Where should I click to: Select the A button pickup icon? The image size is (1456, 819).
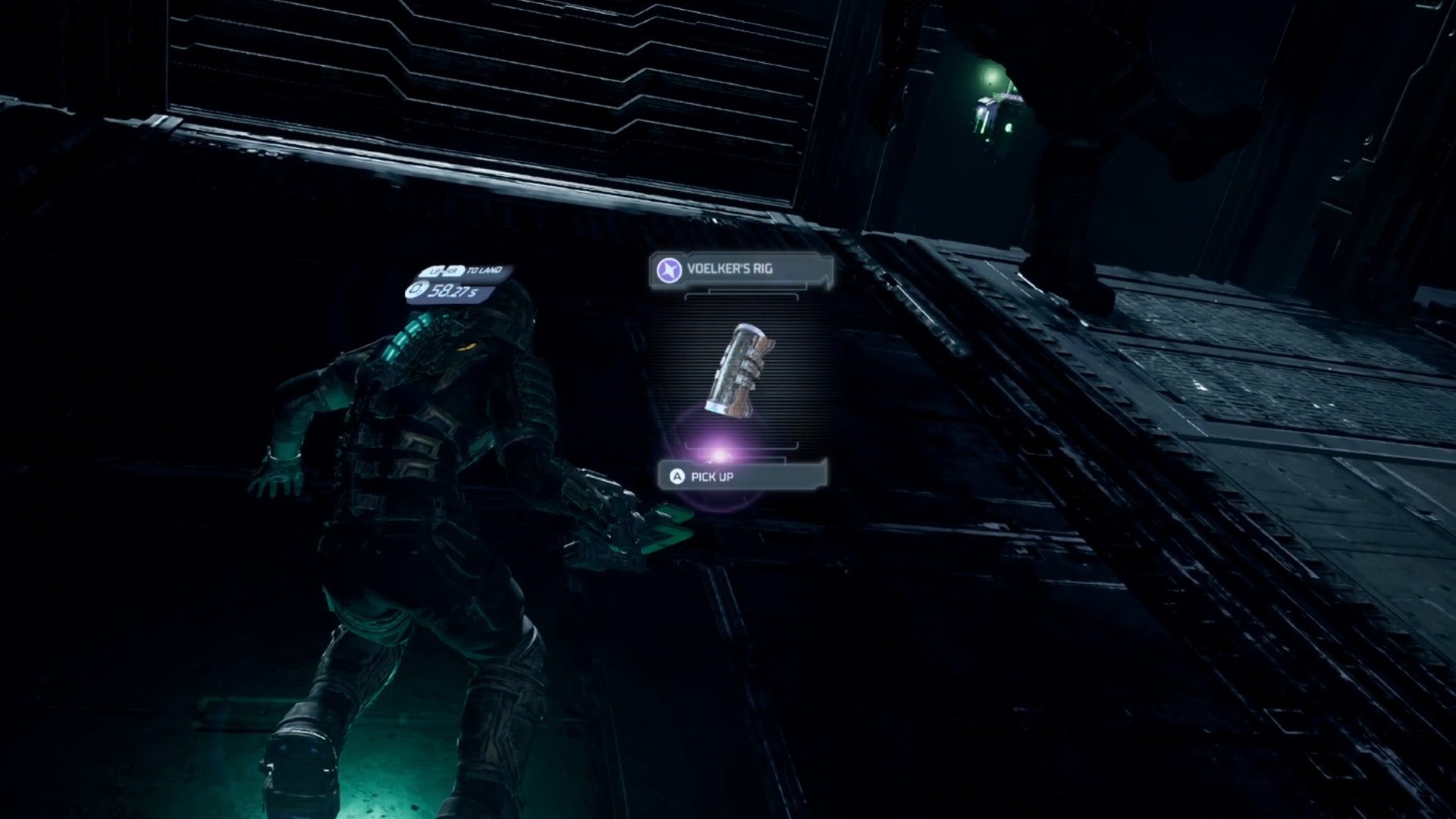pos(678,476)
